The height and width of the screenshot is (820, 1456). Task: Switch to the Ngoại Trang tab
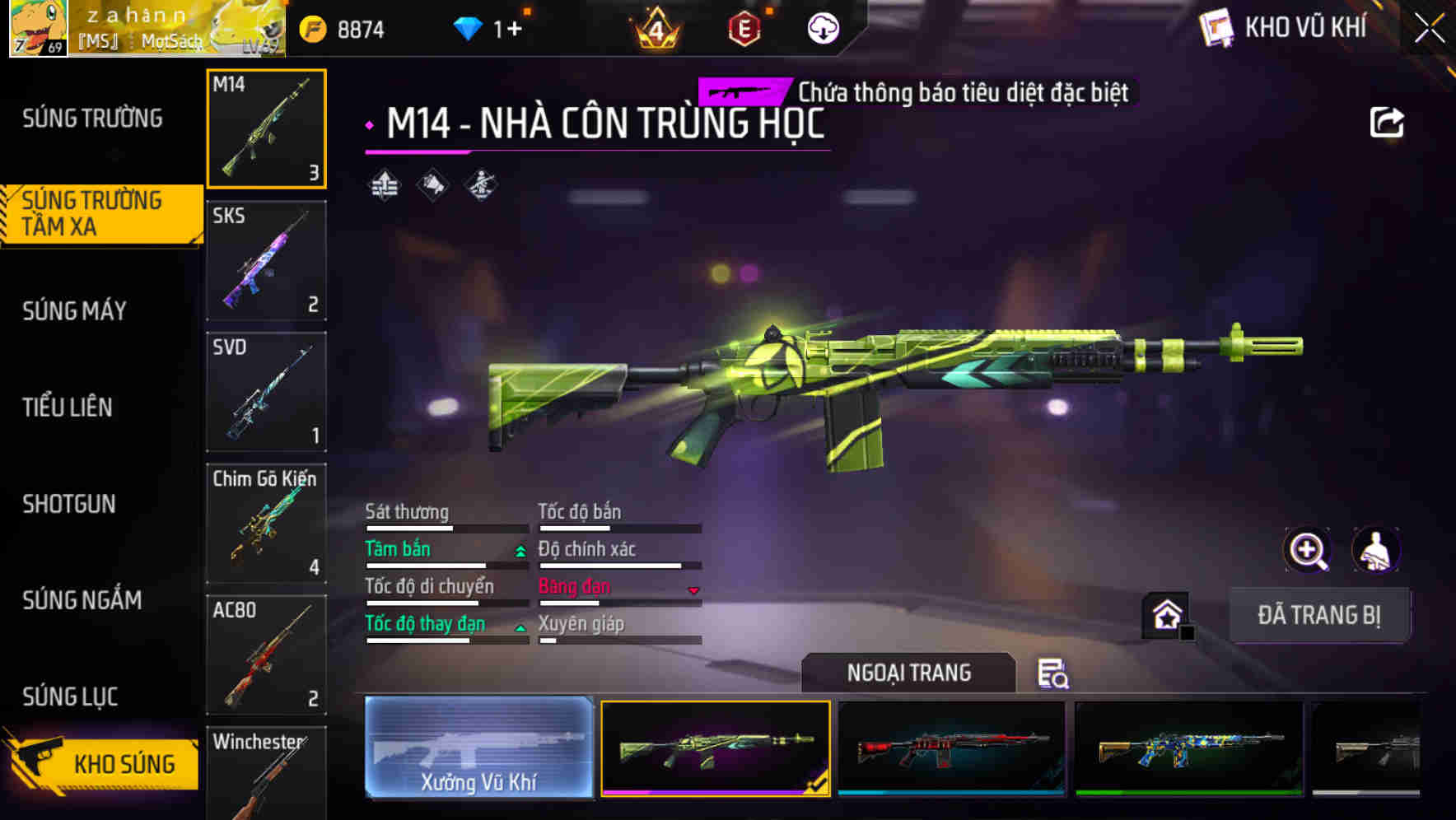(x=909, y=673)
